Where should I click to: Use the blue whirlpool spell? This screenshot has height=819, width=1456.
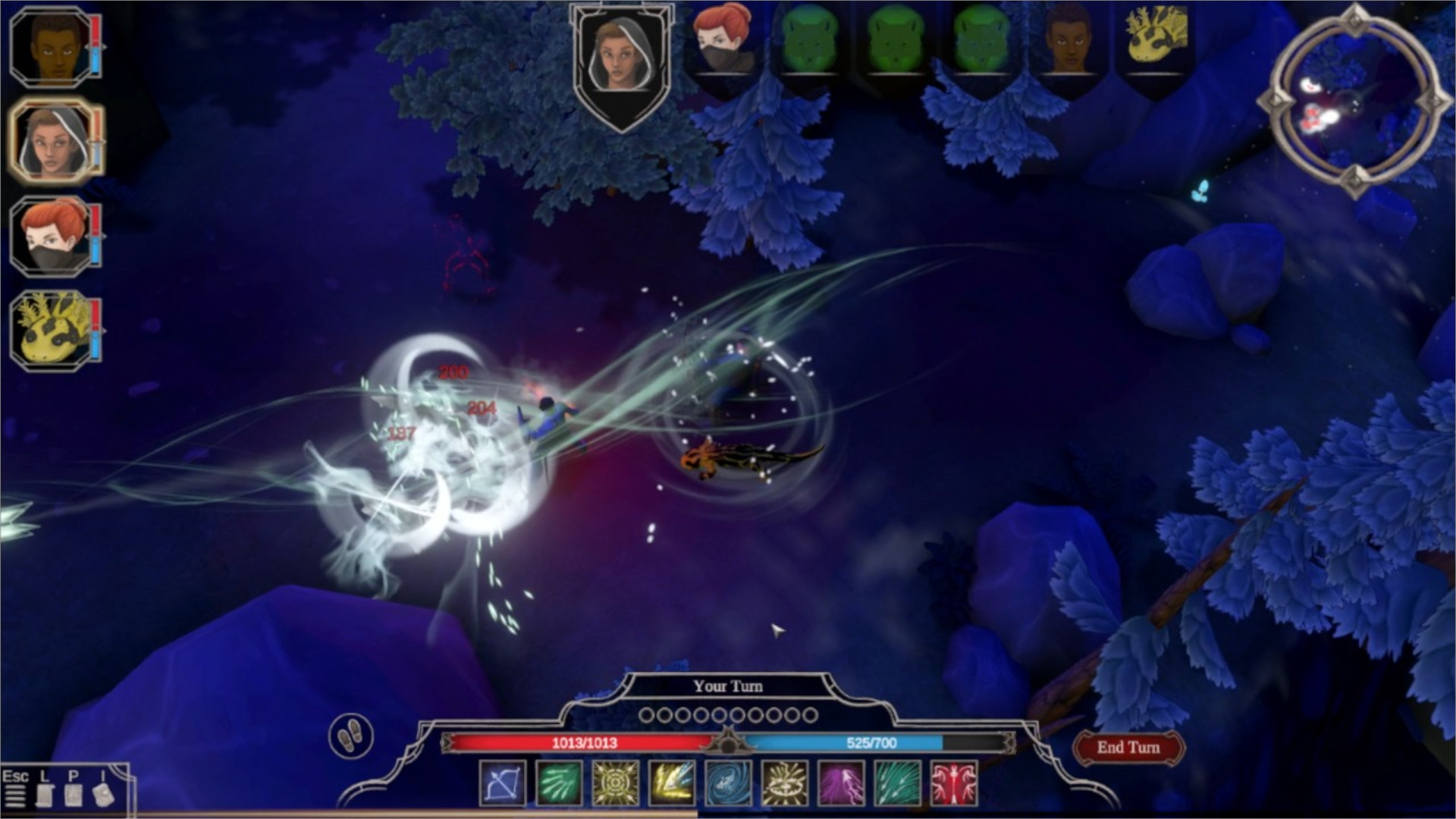[726, 785]
